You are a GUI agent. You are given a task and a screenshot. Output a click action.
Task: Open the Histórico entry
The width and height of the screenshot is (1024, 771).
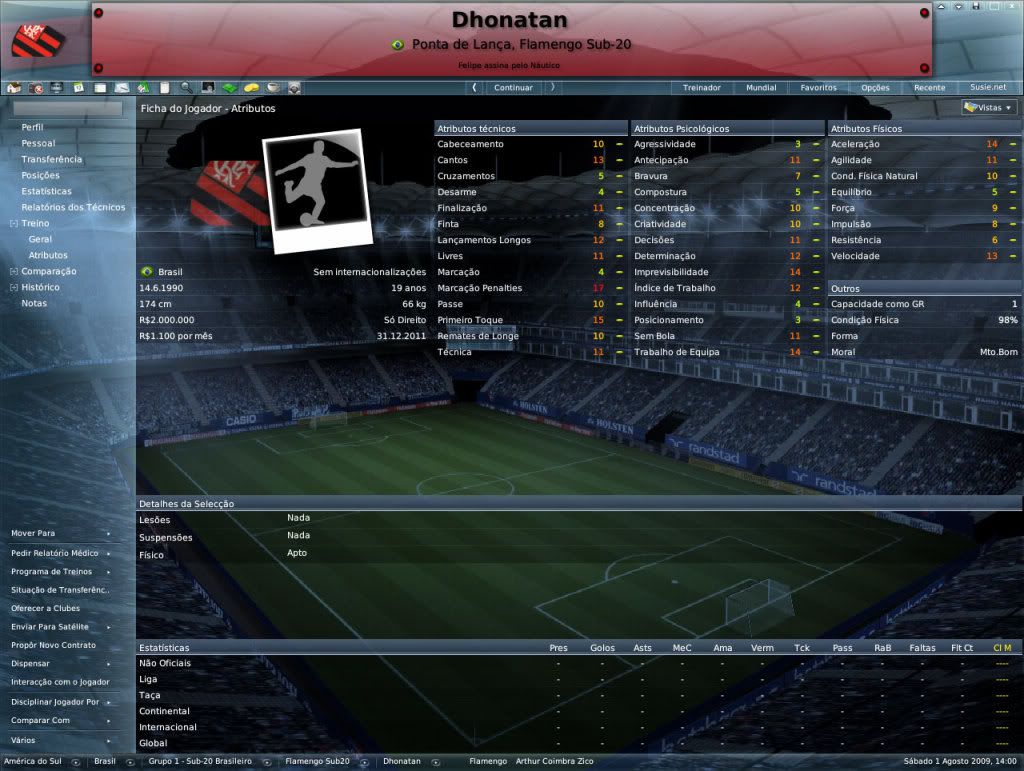click(41, 288)
